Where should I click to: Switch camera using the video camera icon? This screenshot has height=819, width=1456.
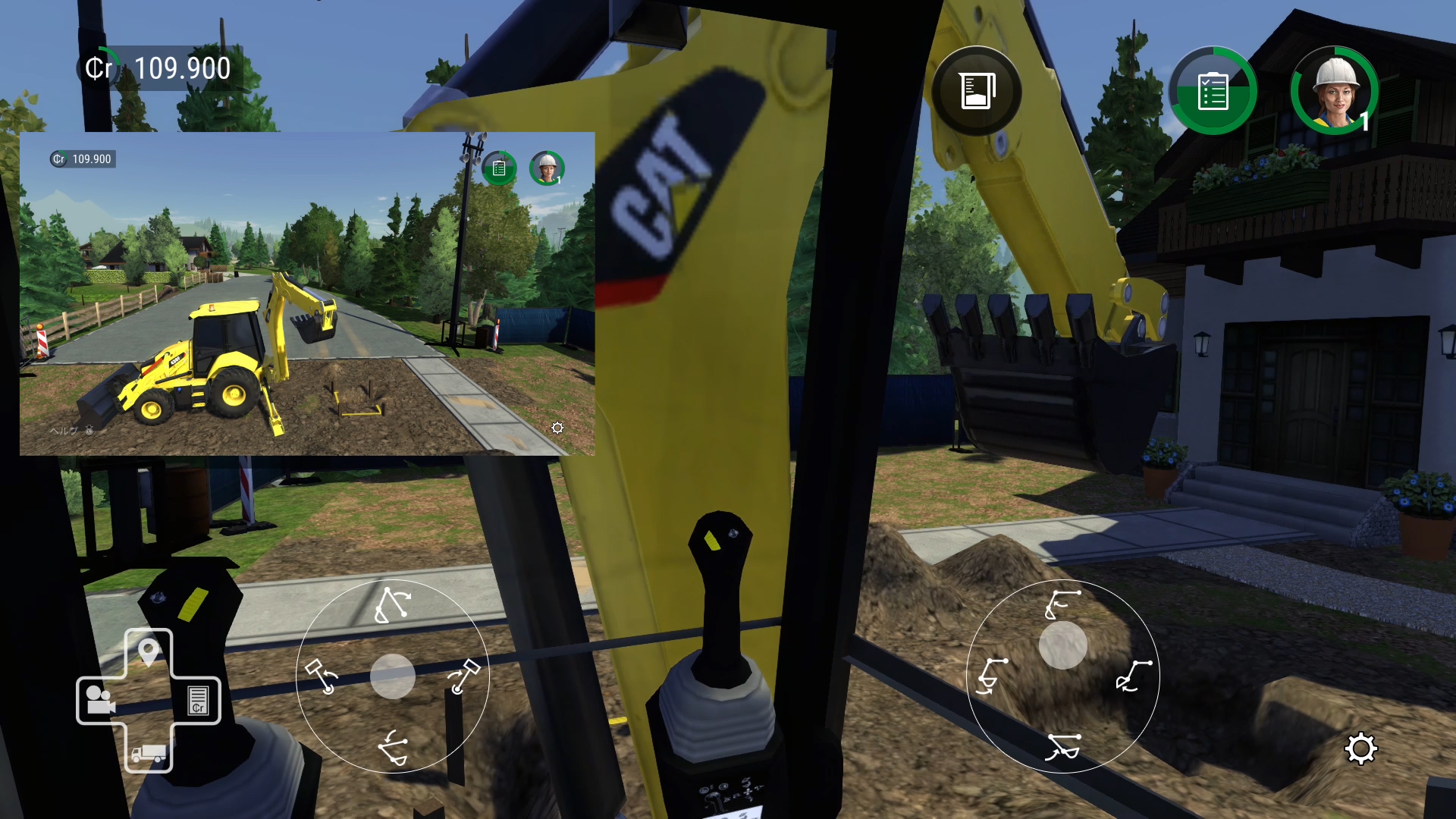point(100,700)
